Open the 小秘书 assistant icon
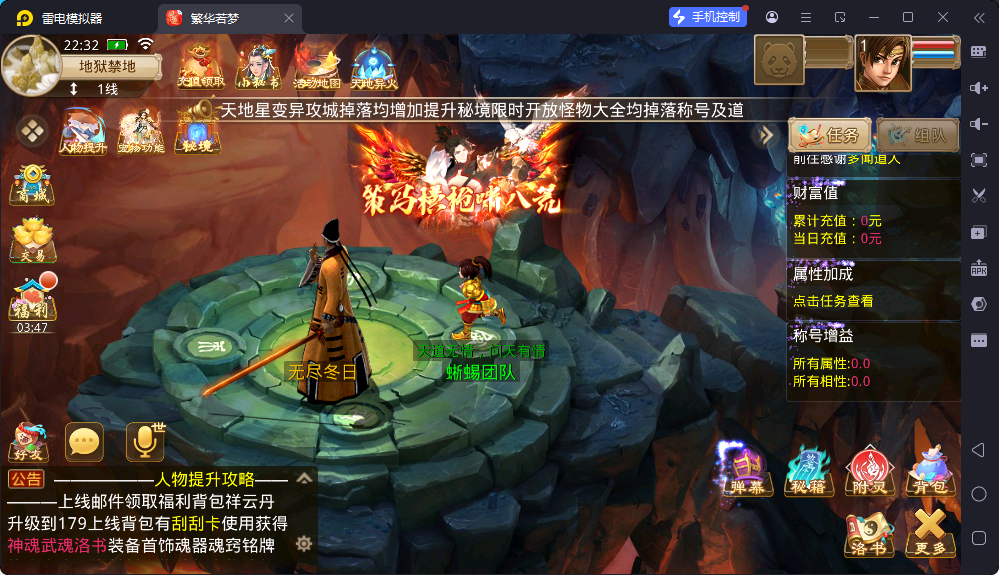This screenshot has height=575, width=999. point(258,66)
